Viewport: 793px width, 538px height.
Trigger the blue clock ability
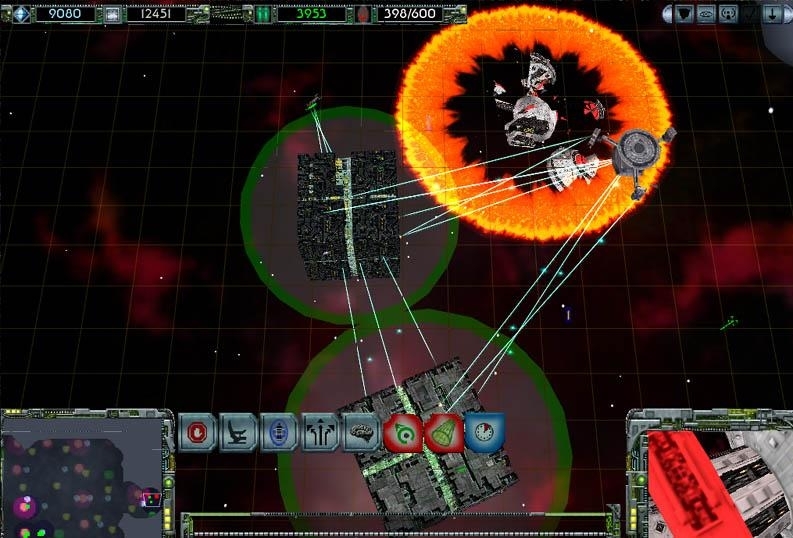[x=482, y=431]
